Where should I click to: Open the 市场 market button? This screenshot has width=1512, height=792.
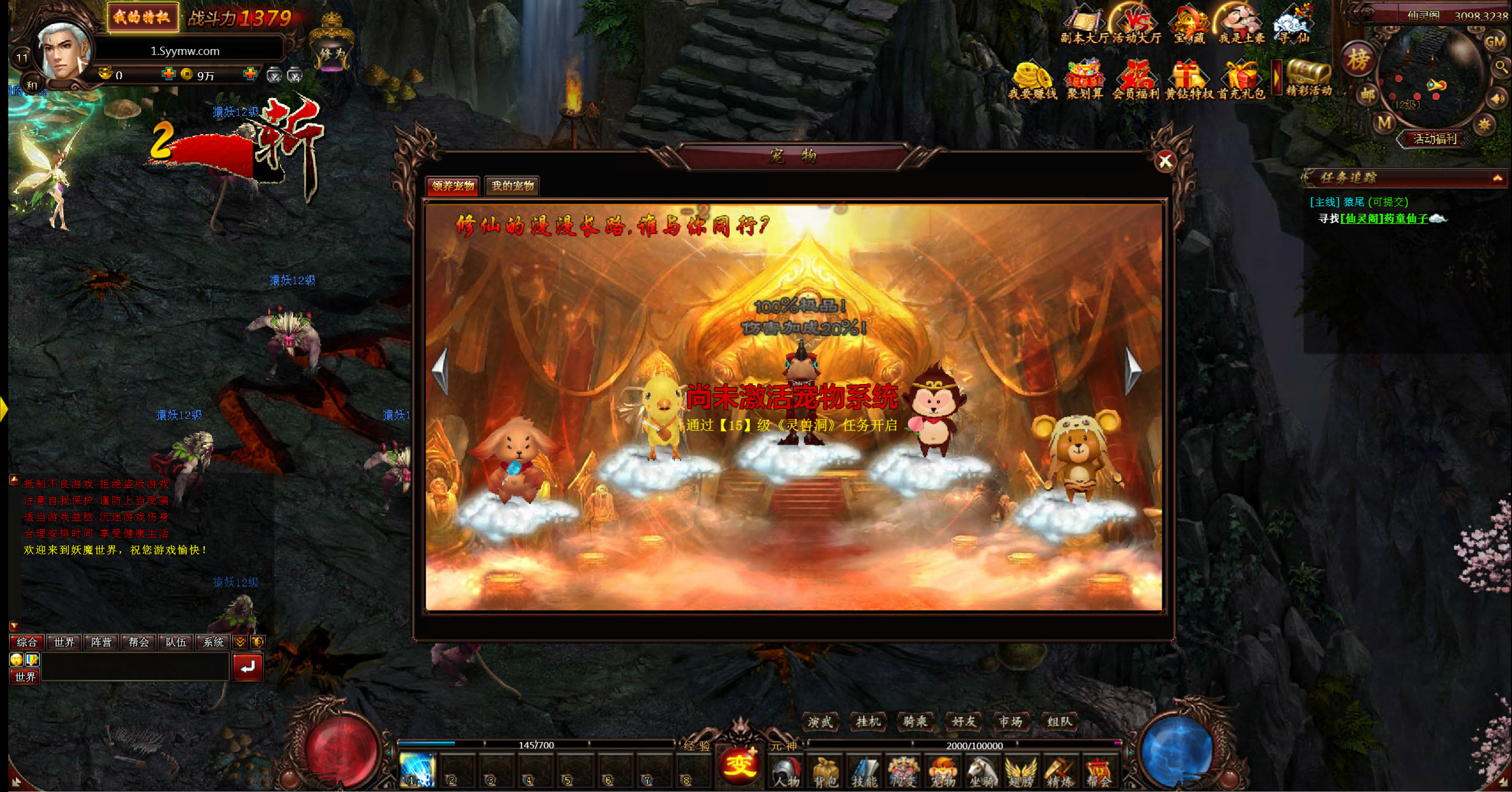pyautogui.click(x=1011, y=721)
